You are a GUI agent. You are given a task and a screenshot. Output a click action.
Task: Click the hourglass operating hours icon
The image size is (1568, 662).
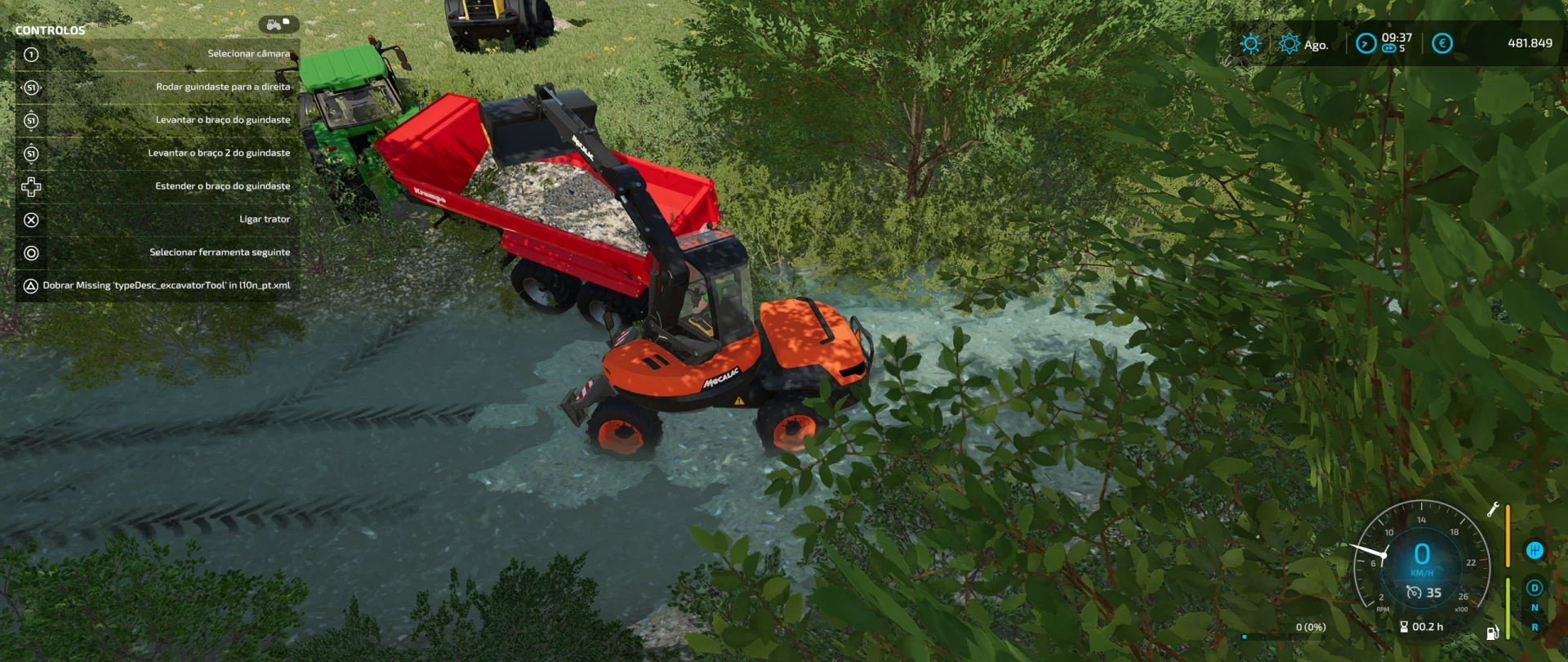coord(1404,626)
